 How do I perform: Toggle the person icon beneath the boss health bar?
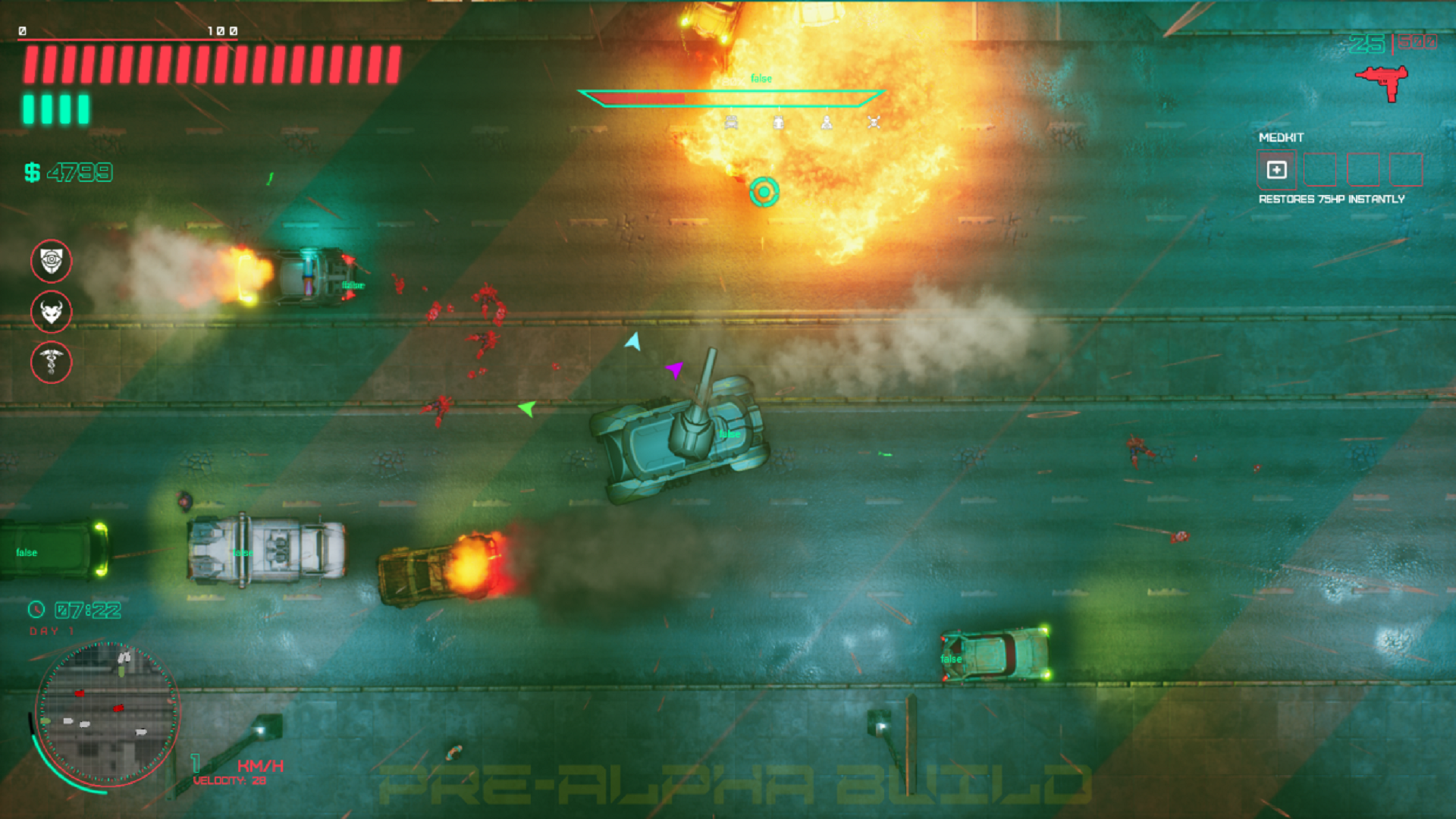[x=827, y=123]
